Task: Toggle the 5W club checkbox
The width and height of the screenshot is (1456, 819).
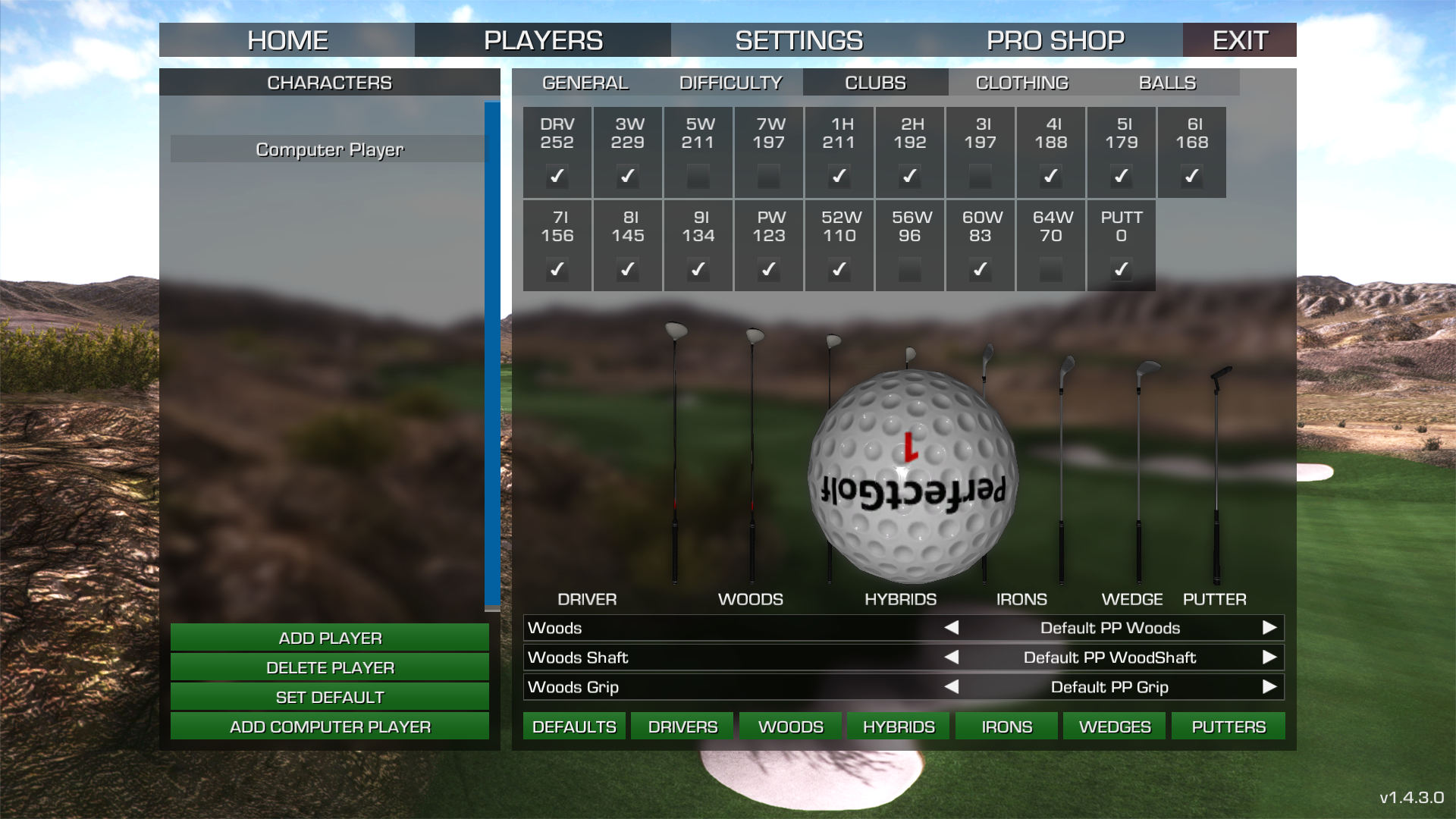Action: click(698, 177)
